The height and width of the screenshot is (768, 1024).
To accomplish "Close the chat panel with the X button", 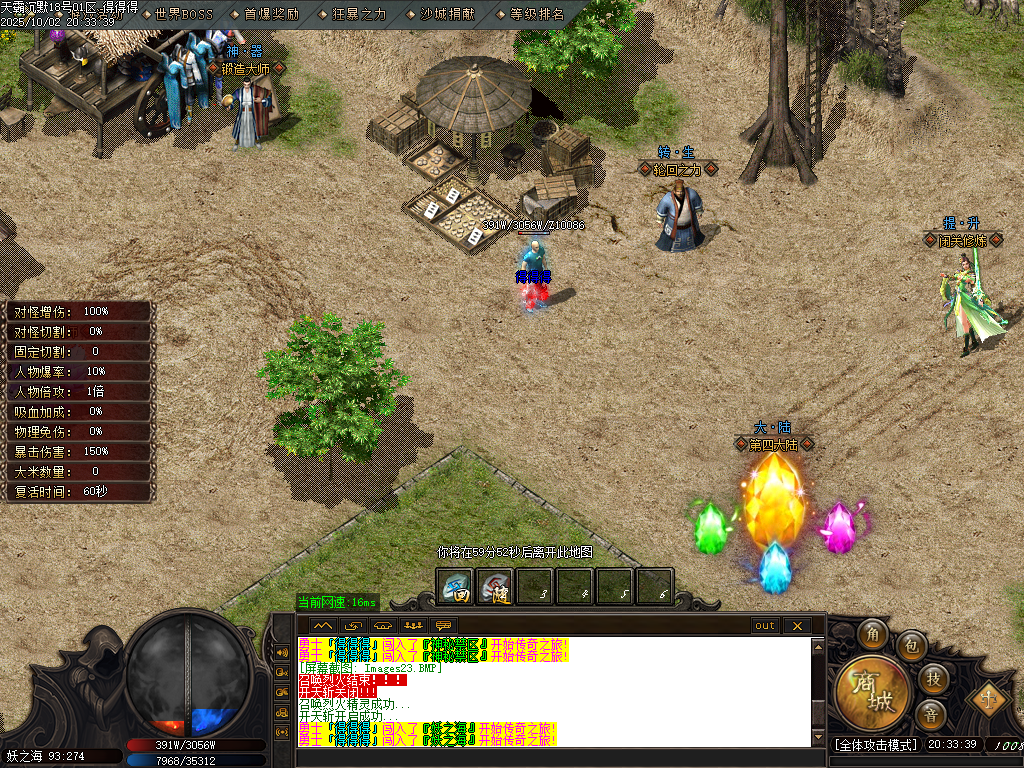I will point(797,626).
